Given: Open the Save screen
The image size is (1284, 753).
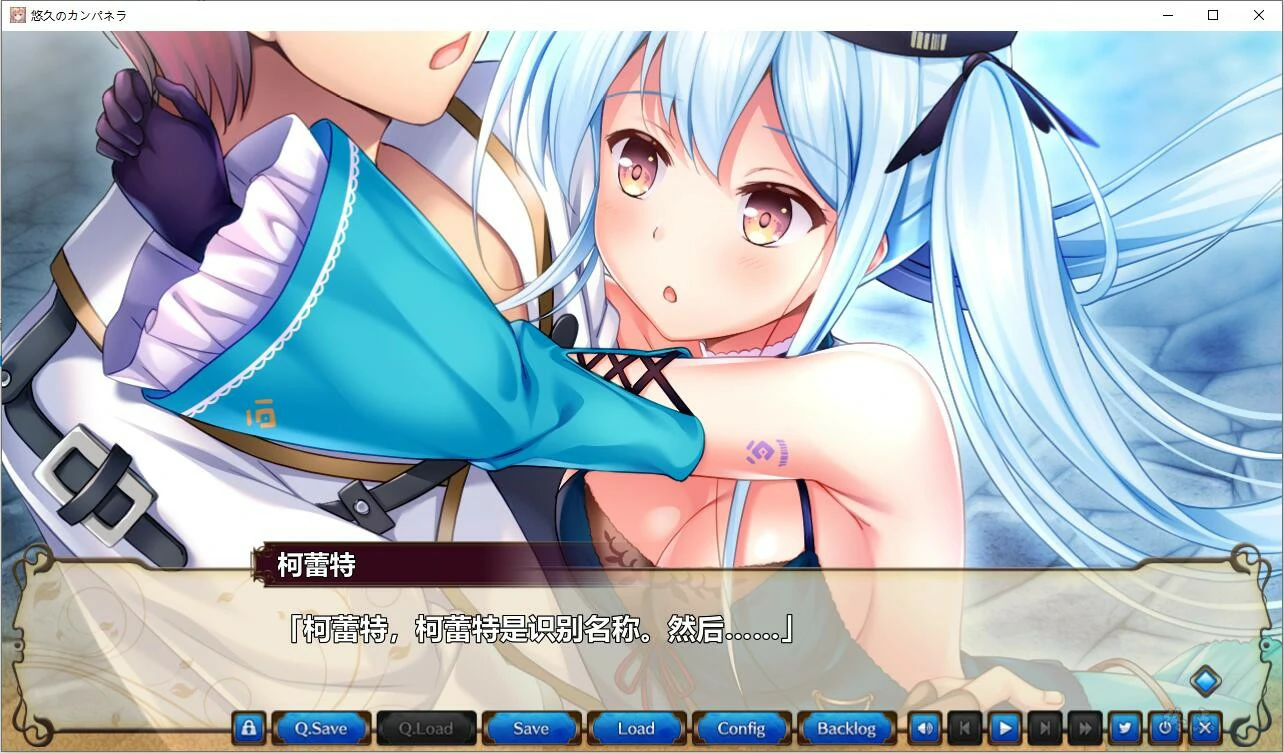Looking at the screenshot, I should coord(531,728).
